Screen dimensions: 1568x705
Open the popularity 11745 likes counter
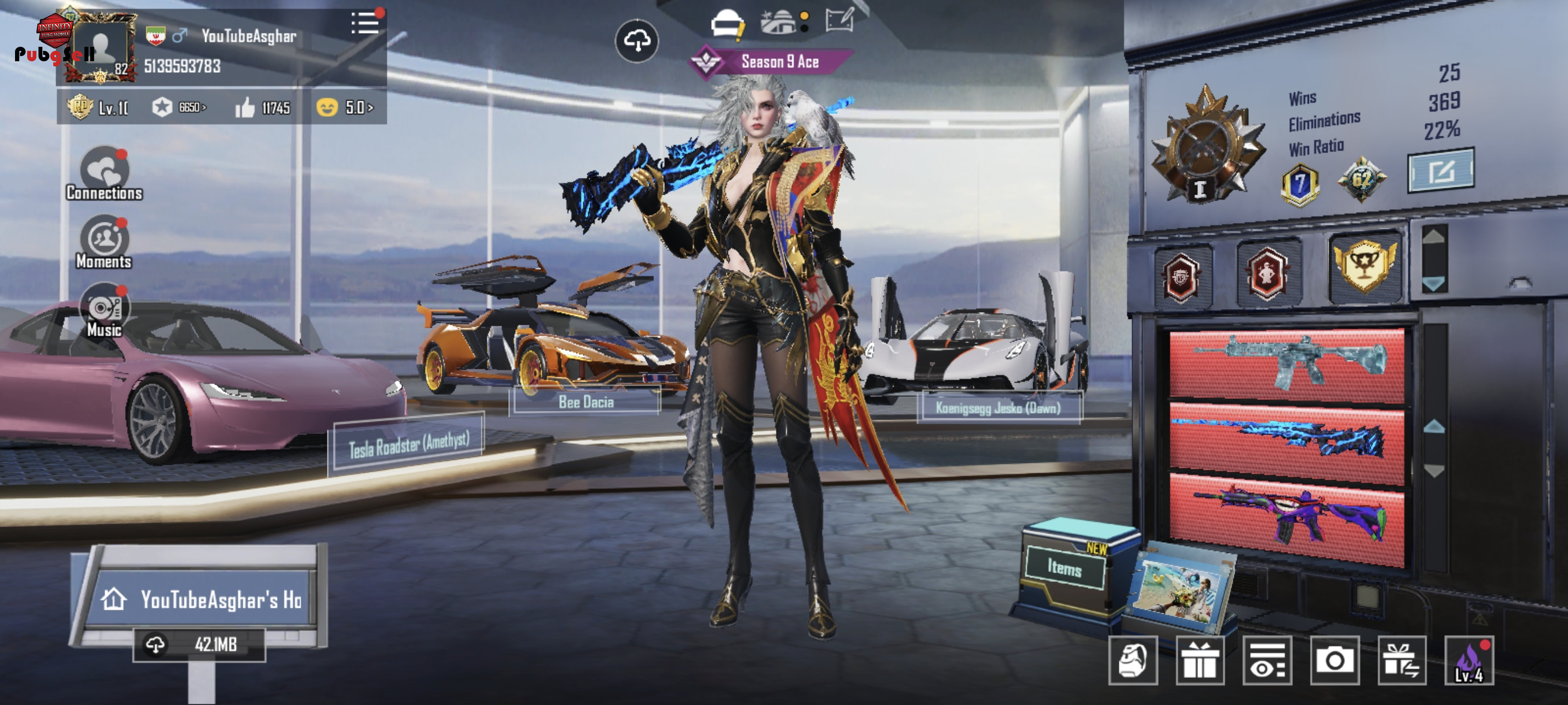pyautogui.click(x=264, y=108)
